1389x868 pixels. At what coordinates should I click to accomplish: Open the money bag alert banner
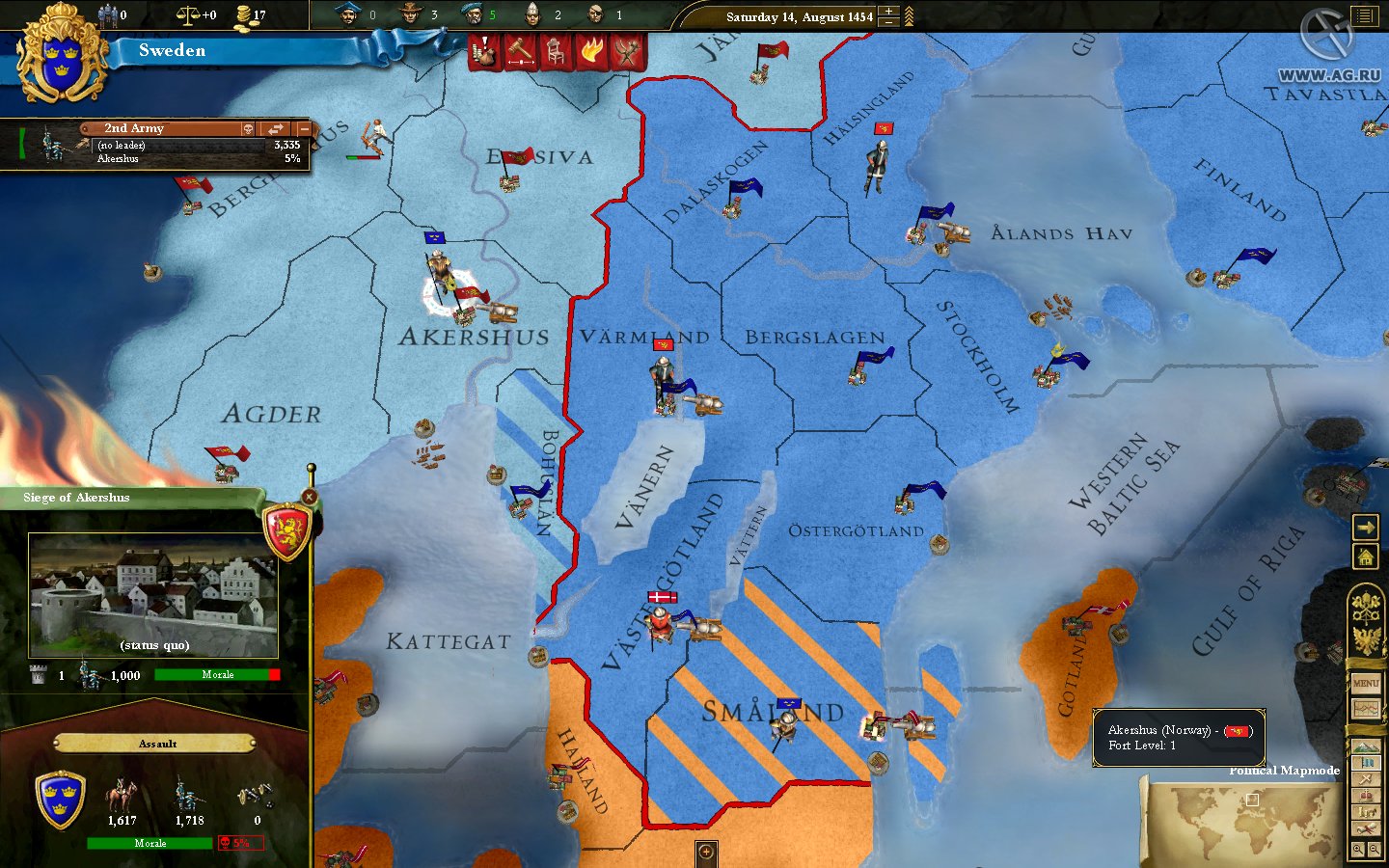[x=485, y=52]
